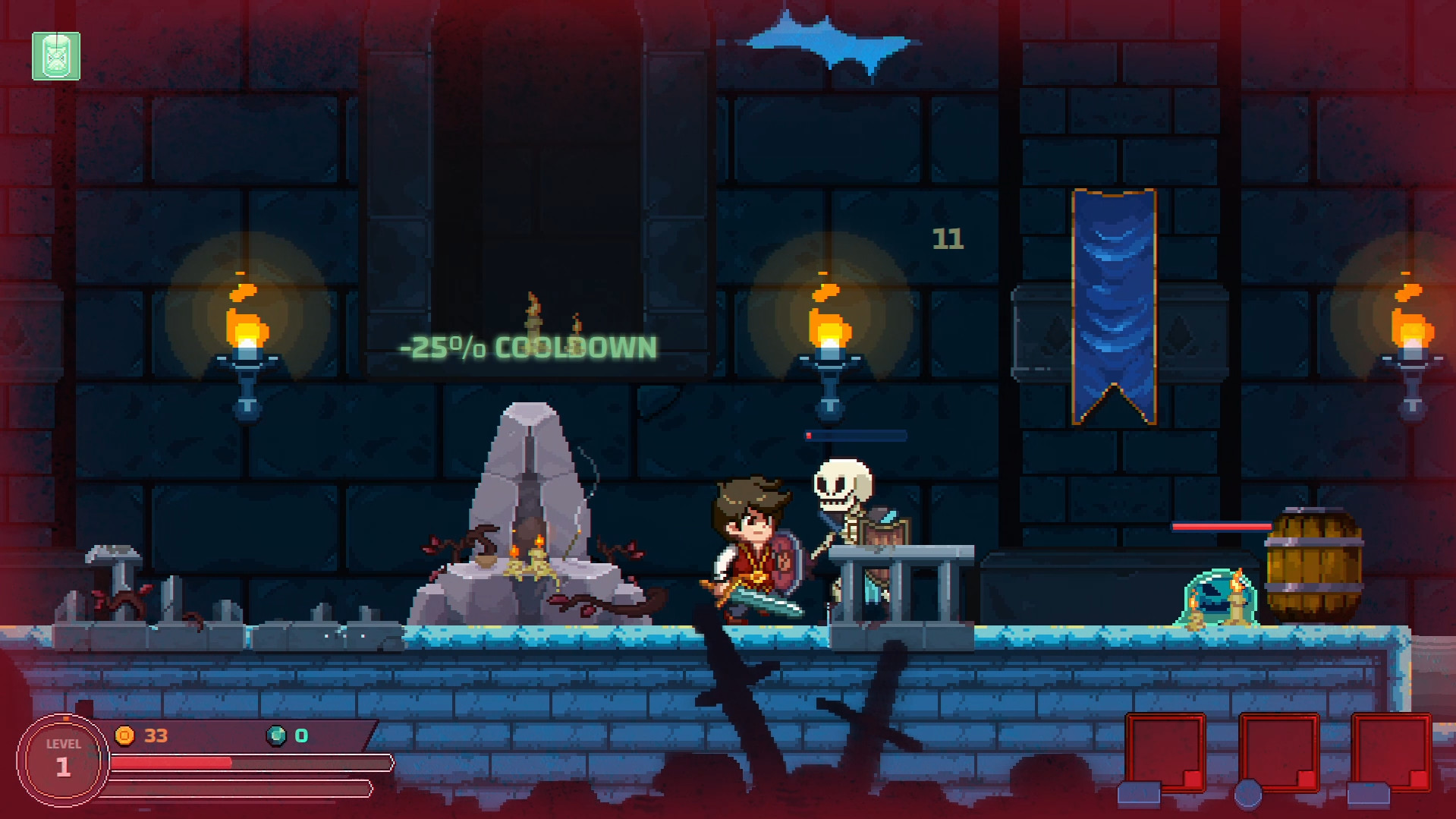Screen dimensions: 1456x819
Task: Select the green hourglass cooldown buff icon
Action: click(56, 56)
